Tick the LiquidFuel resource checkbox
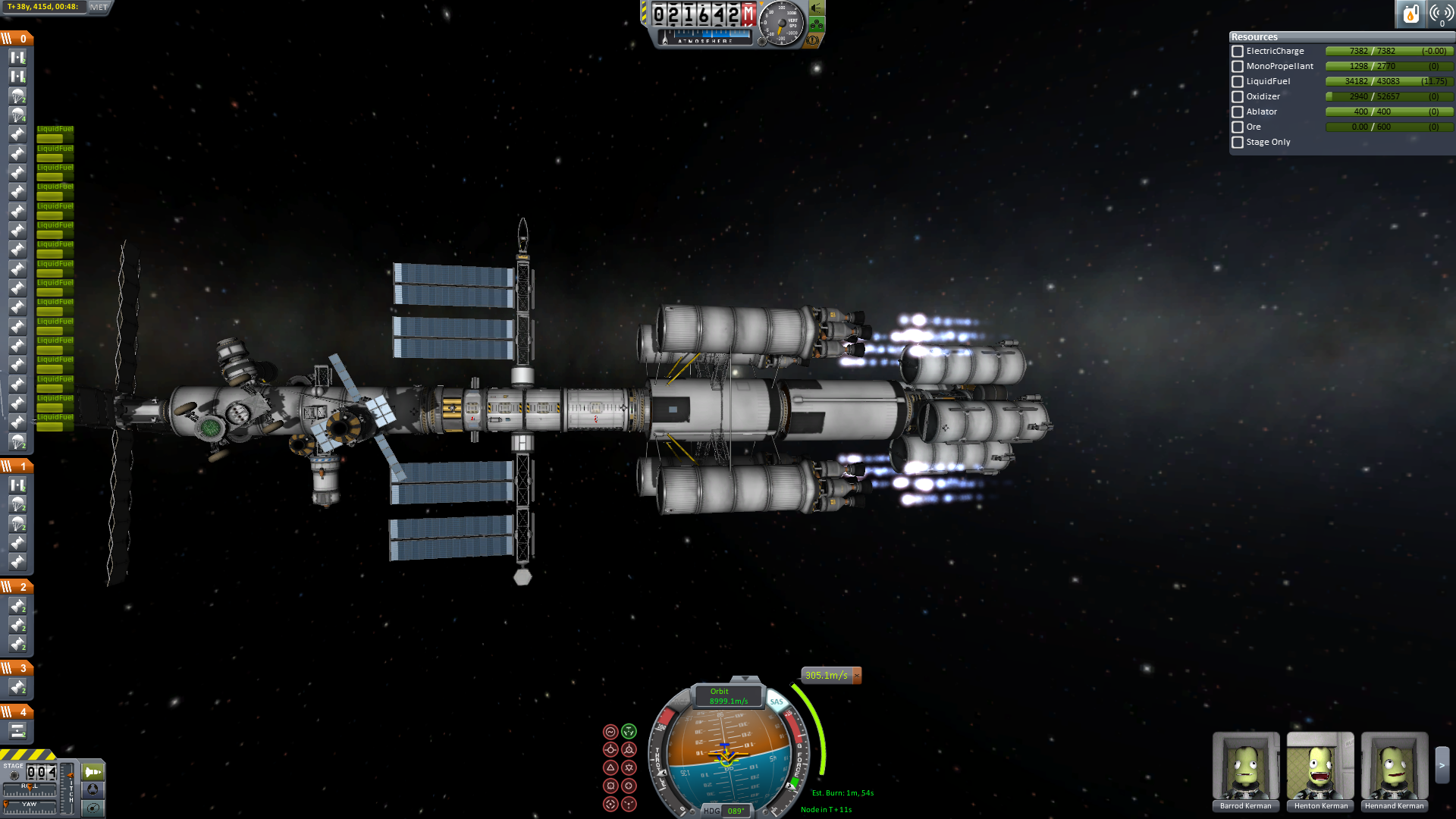This screenshot has width=1456, height=819. (x=1238, y=82)
